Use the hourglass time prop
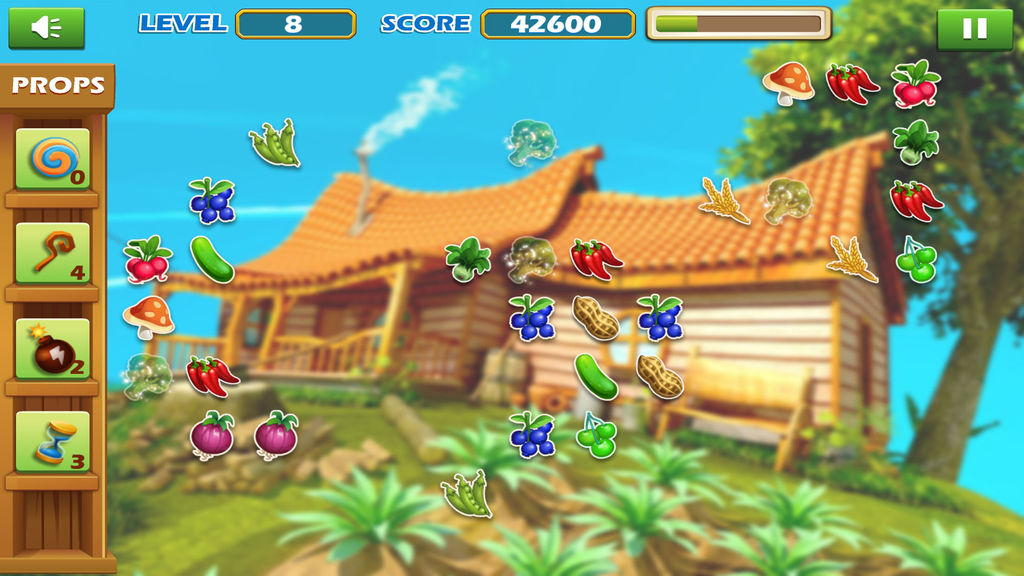Viewport: 1024px width, 576px height. pyautogui.click(x=52, y=442)
